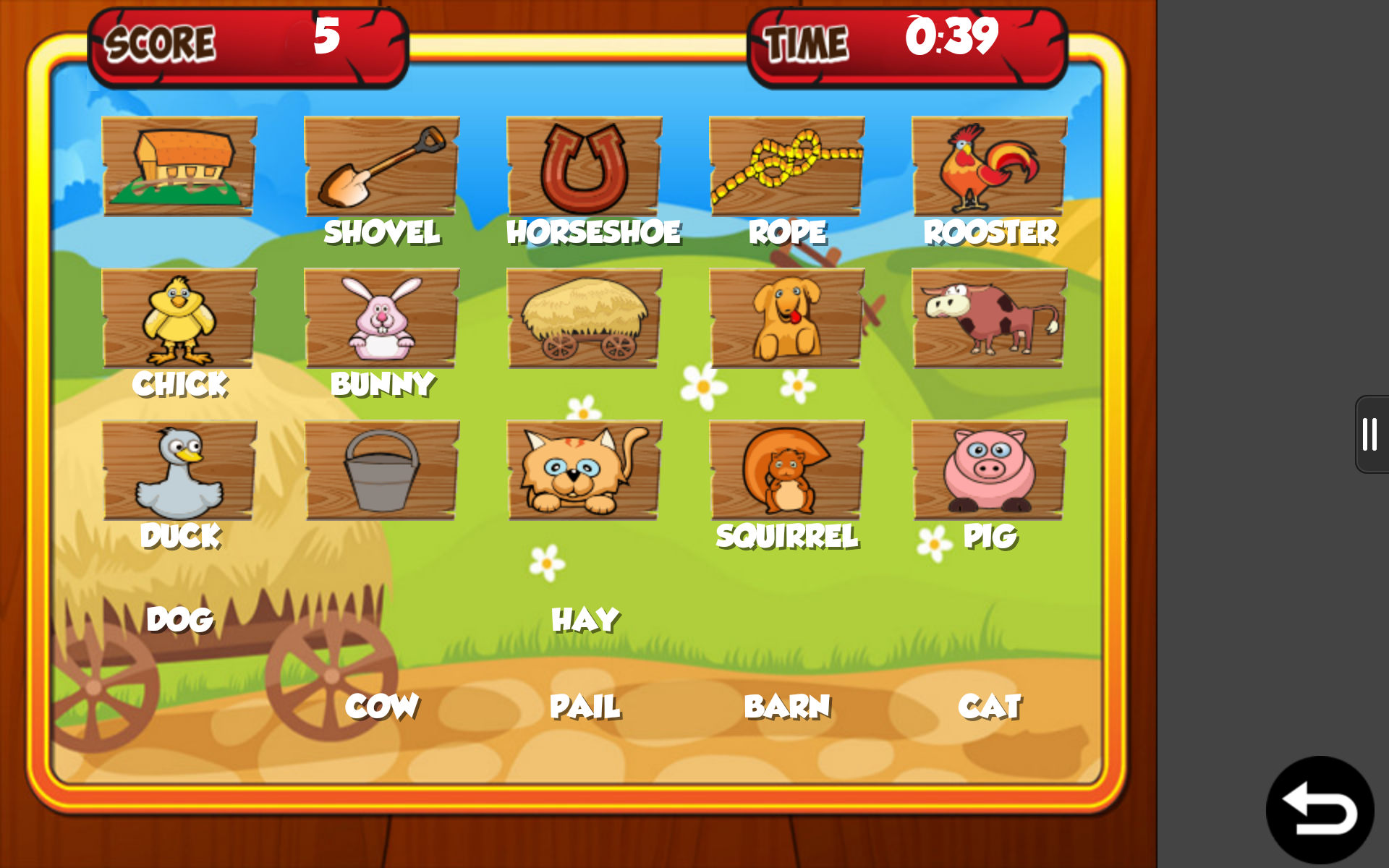Viewport: 1389px width, 868px height.
Task: Select the word SQUIRREL
Action: click(x=786, y=537)
